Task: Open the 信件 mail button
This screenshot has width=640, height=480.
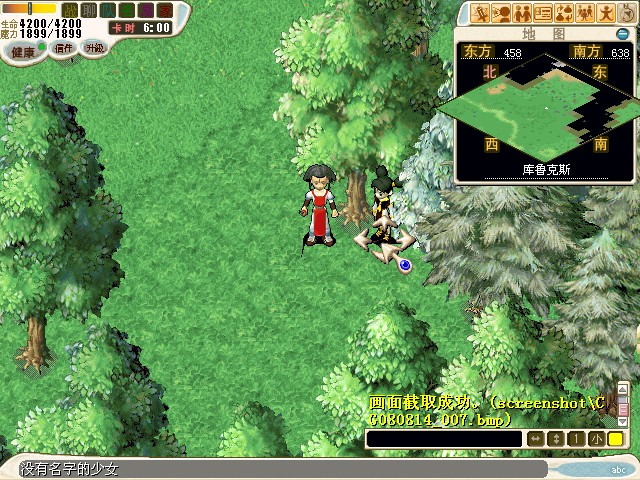Action: click(x=63, y=48)
